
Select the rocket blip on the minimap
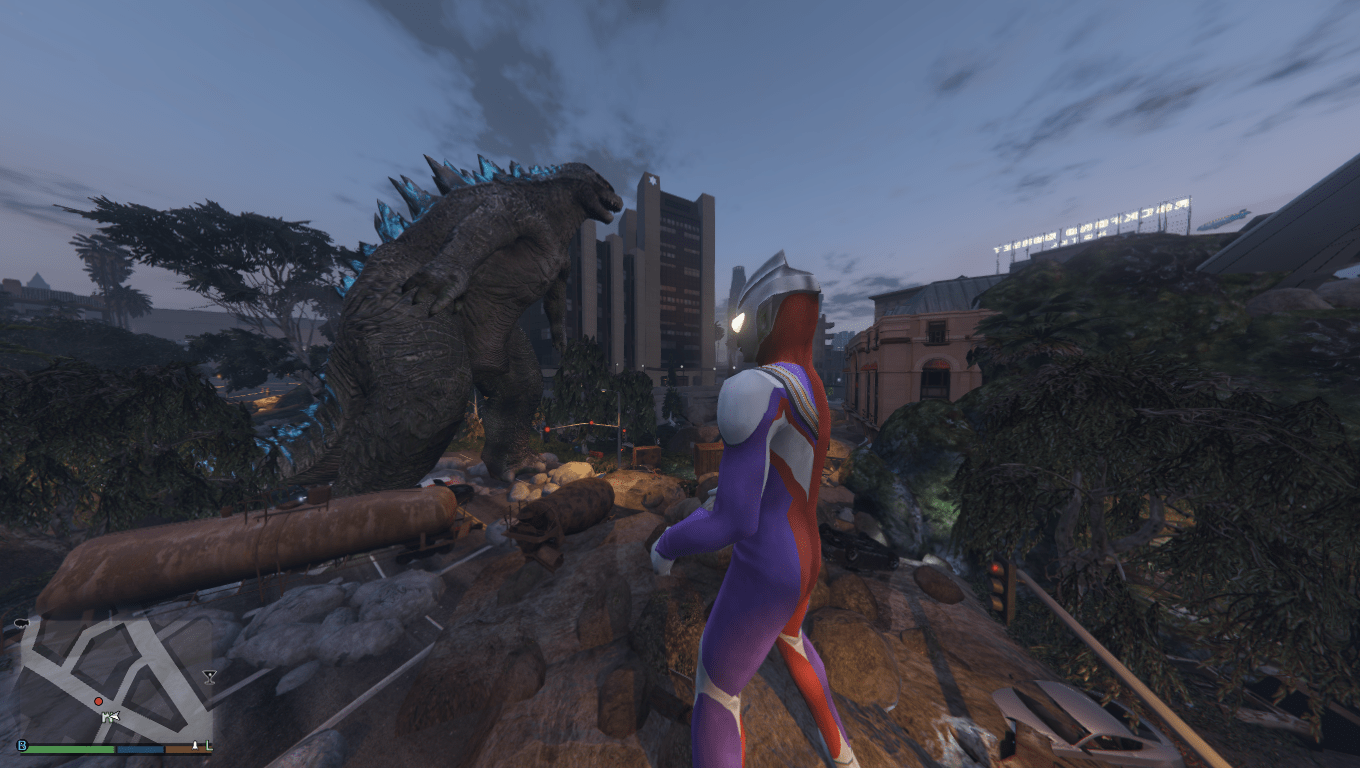pyautogui.click(x=196, y=746)
